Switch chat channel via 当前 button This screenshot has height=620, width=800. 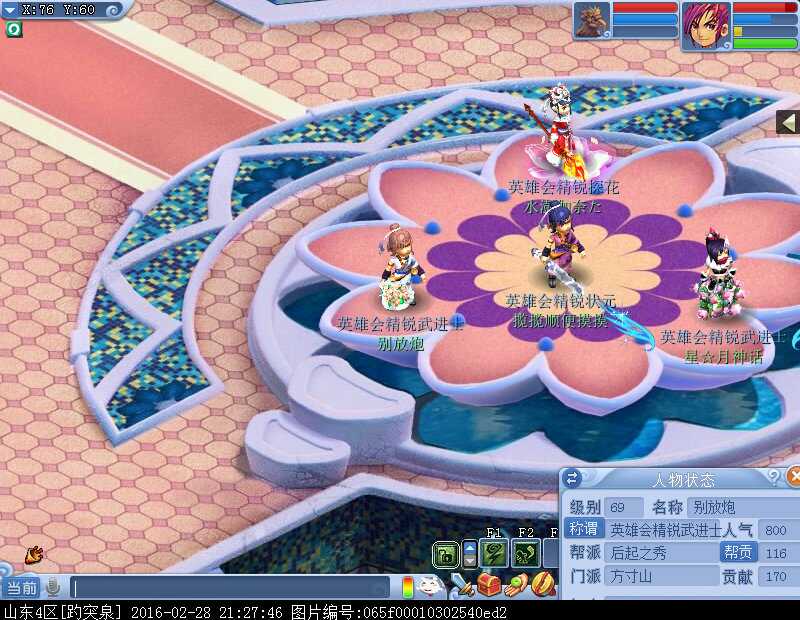coord(21,588)
